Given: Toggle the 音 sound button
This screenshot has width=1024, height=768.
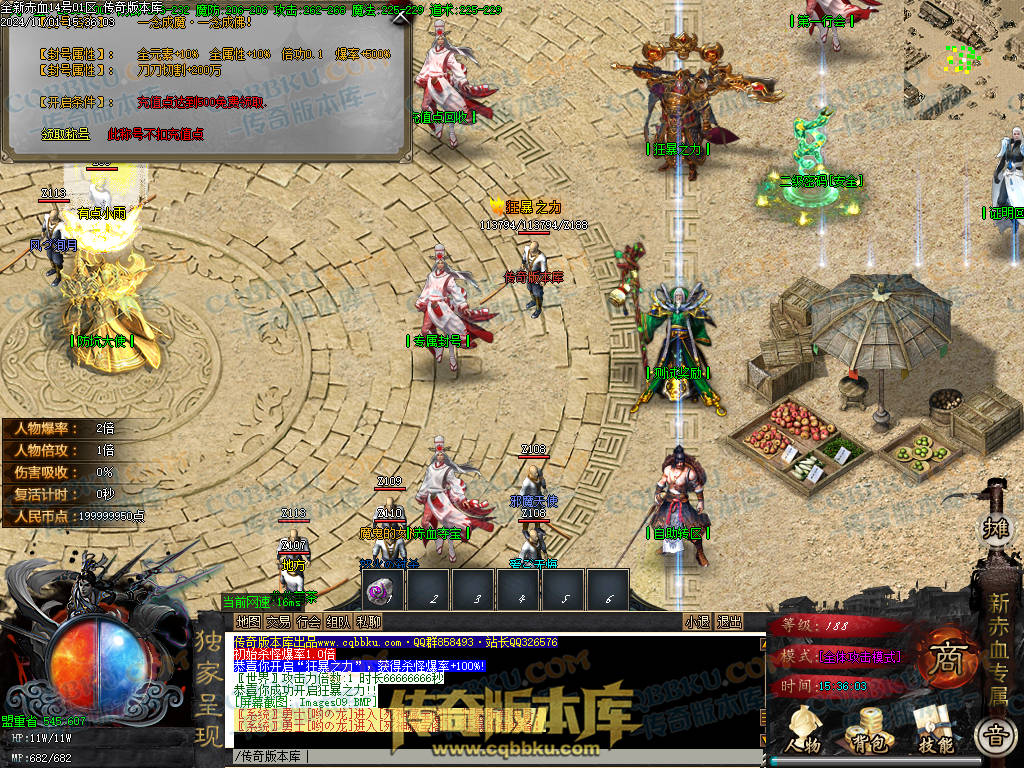Looking at the screenshot, I should click(994, 738).
